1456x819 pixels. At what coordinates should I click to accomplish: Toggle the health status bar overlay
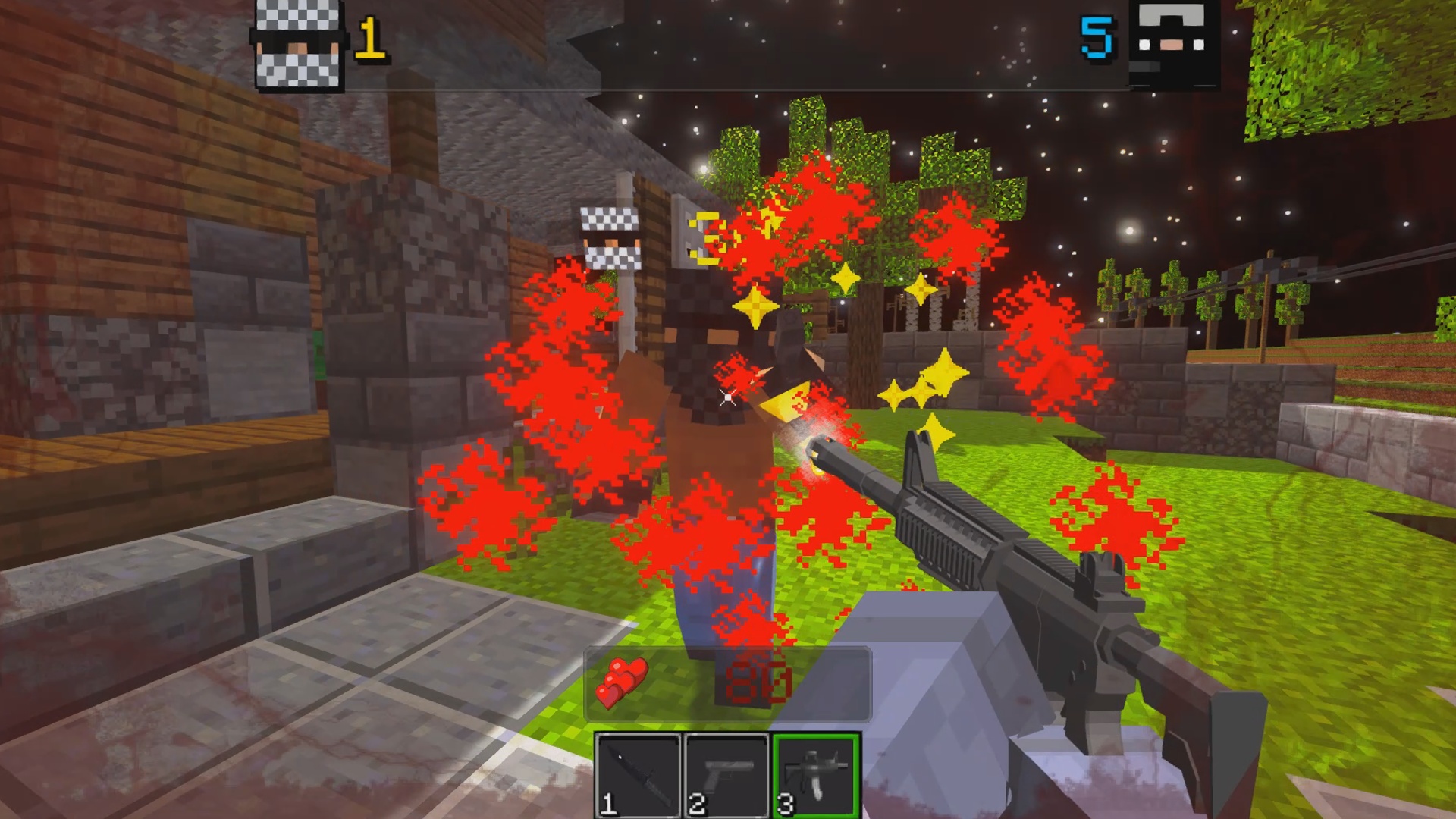click(x=728, y=684)
